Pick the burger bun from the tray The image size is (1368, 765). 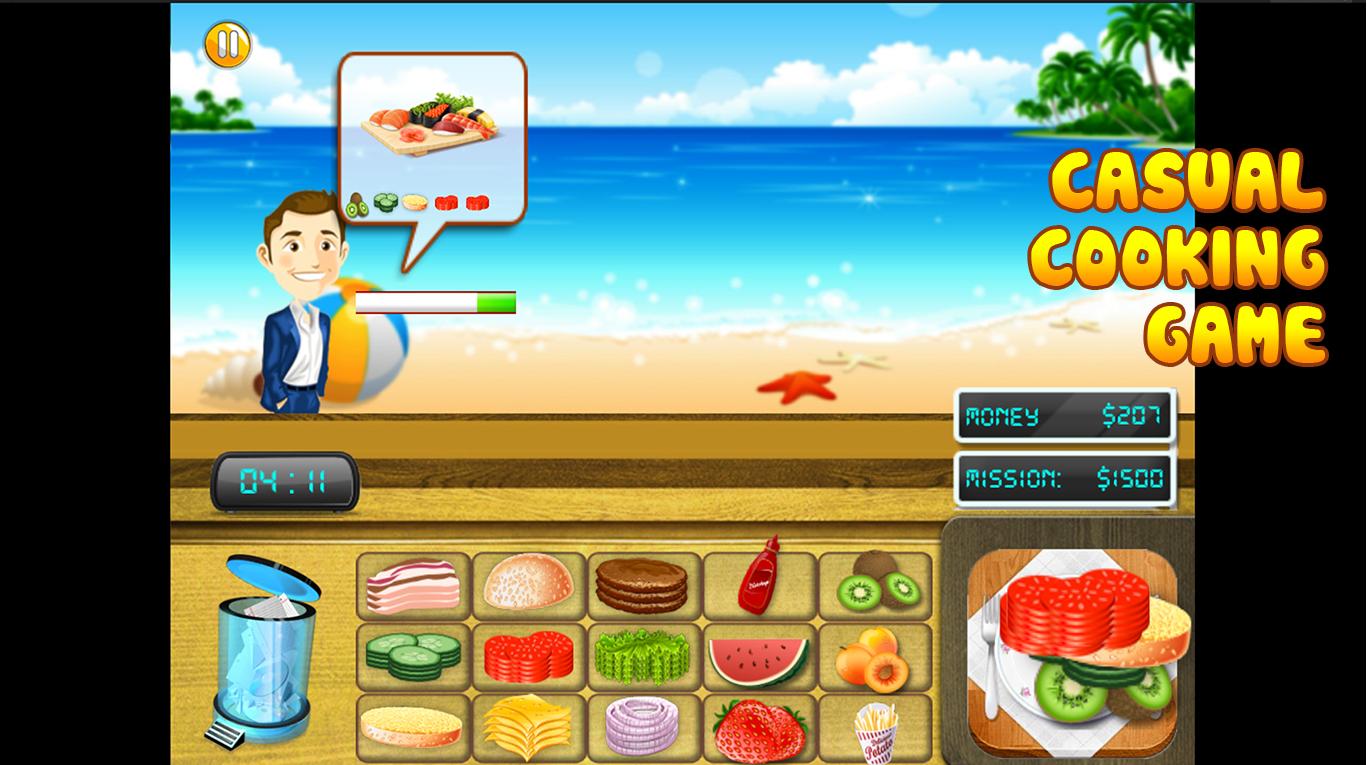[x=527, y=585]
